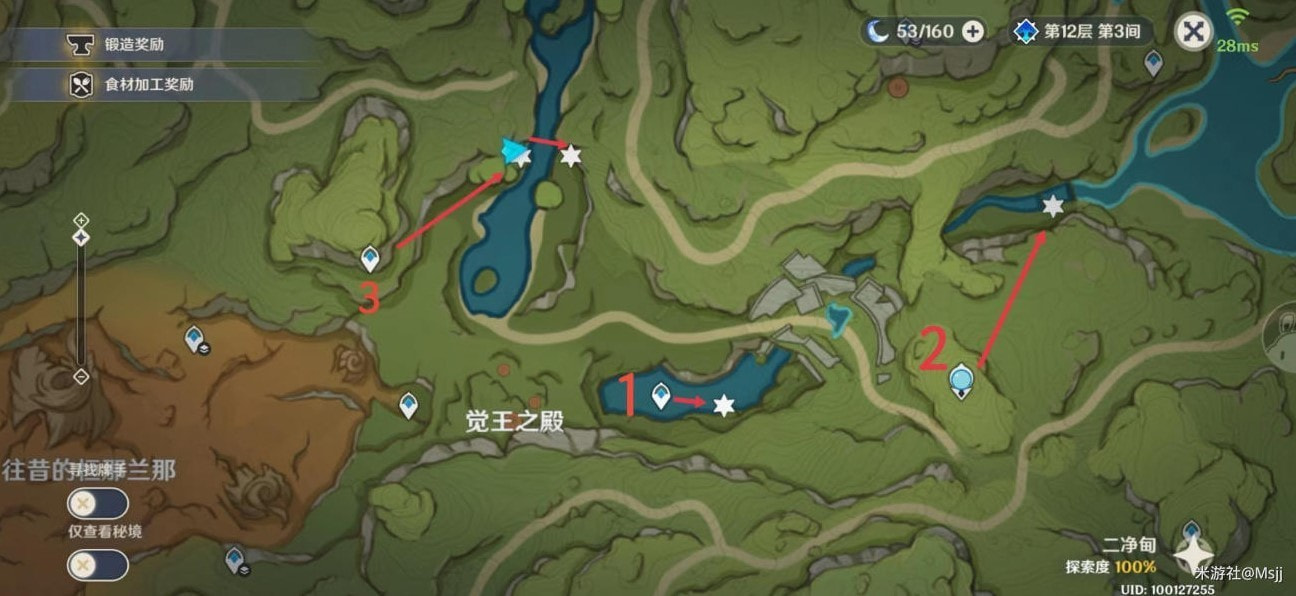Open the Spiral Abyss 第12层 第3间 indicator
The width and height of the screenshot is (1296, 596).
pyautogui.click(x=1077, y=31)
